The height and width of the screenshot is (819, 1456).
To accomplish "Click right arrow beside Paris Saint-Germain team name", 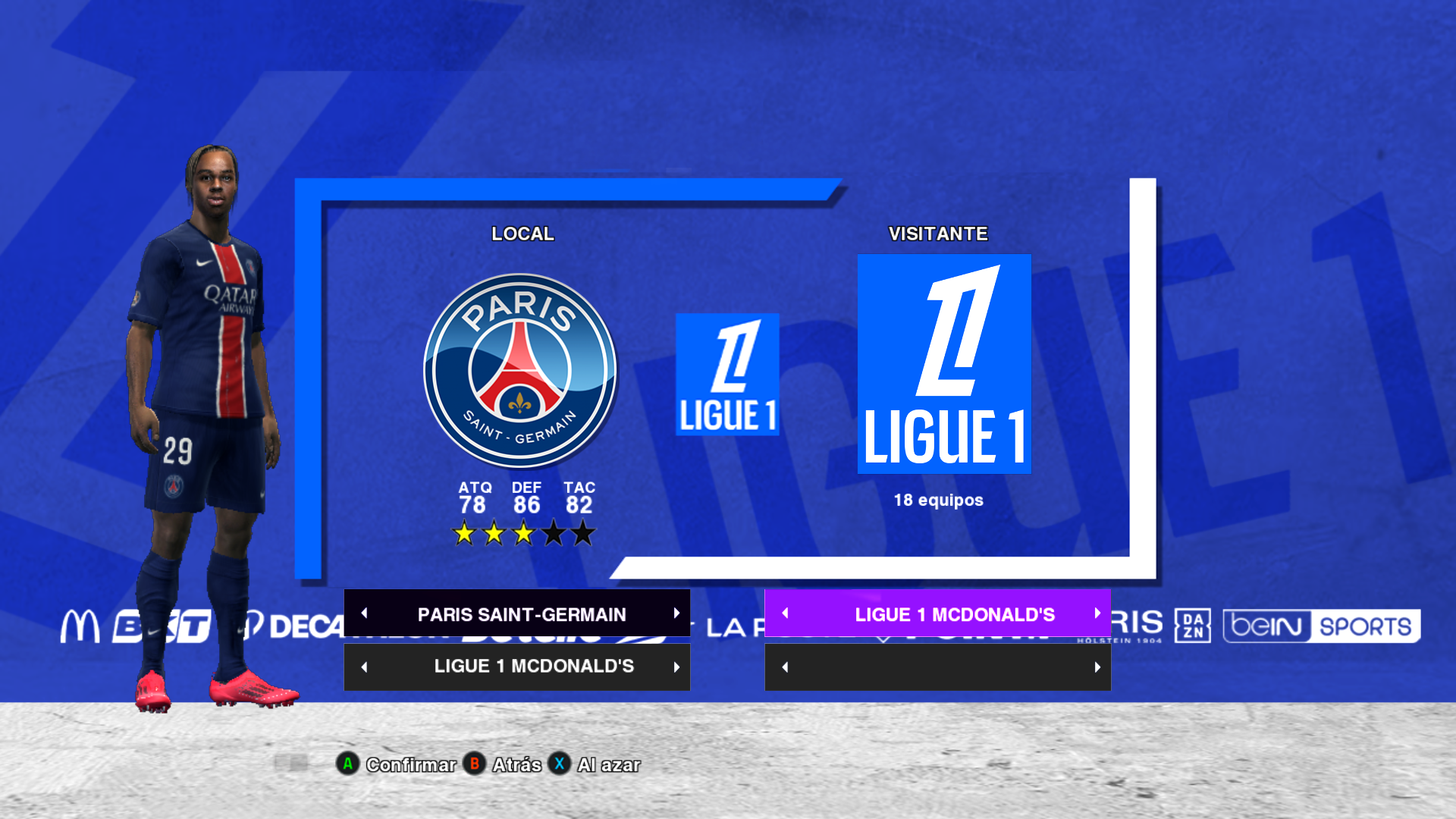I will click(676, 613).
